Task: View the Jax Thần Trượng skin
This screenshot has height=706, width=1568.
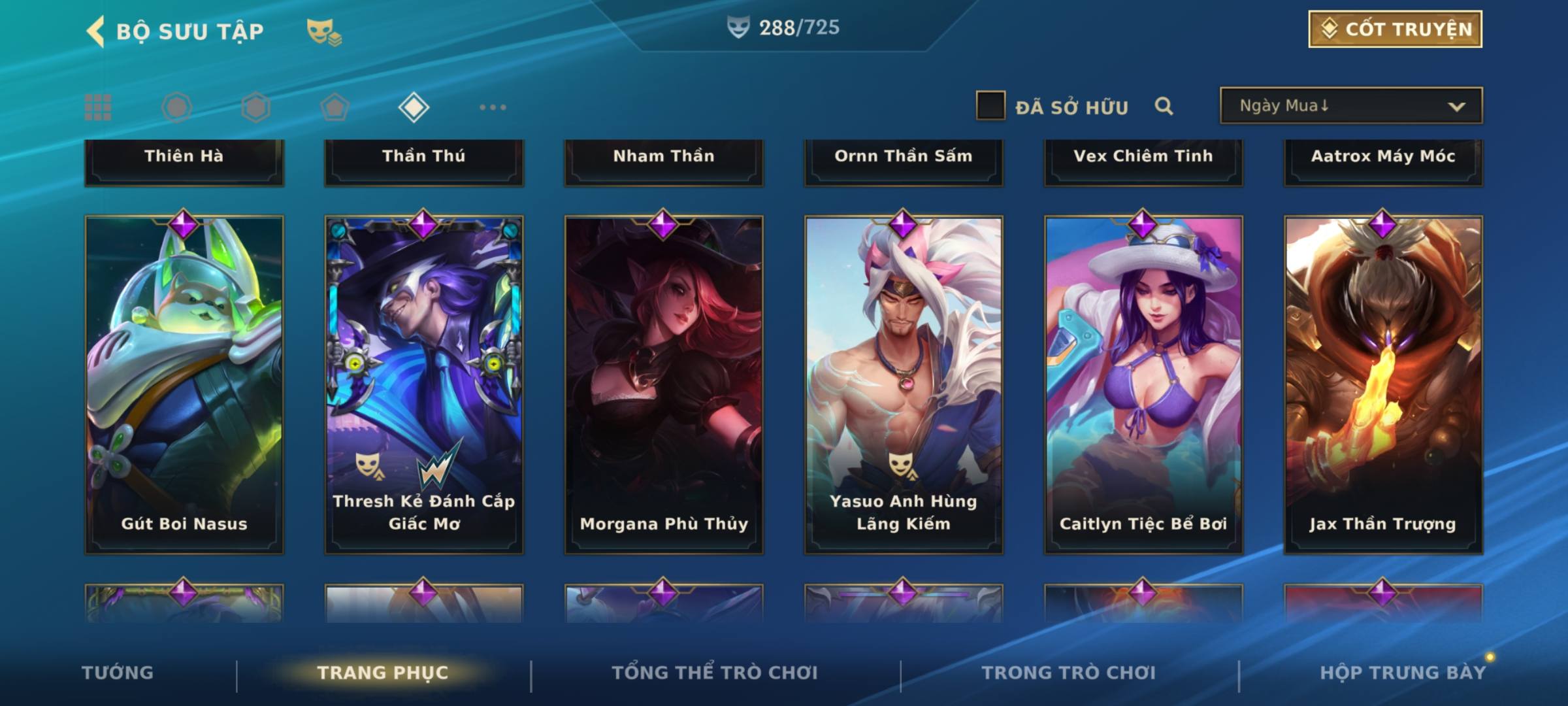Action: pos(1383,384)
